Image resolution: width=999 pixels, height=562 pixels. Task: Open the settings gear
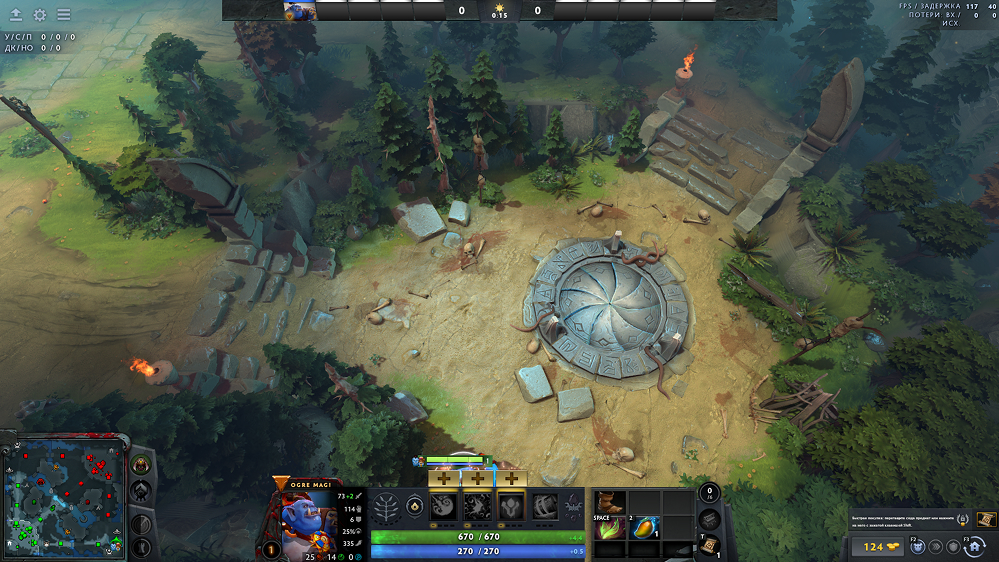(40, 15)
